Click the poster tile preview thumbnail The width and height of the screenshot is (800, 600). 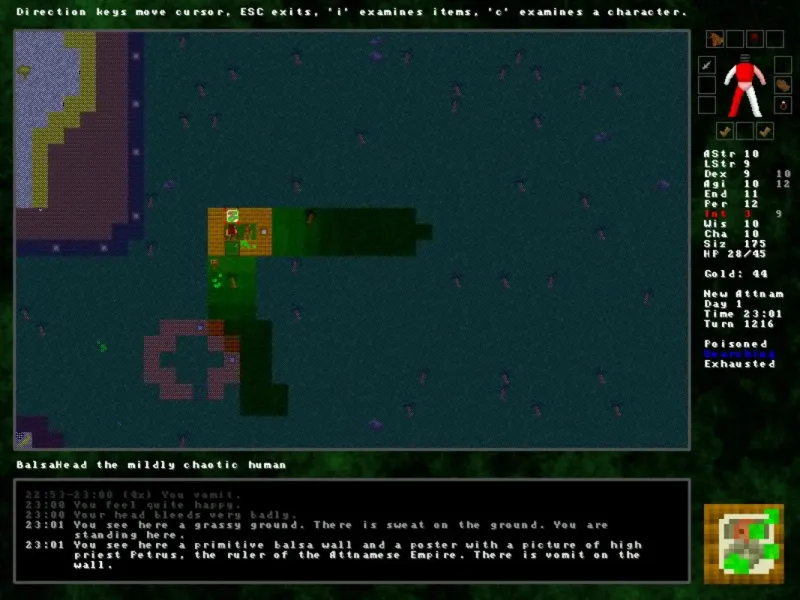pos(743,544)
